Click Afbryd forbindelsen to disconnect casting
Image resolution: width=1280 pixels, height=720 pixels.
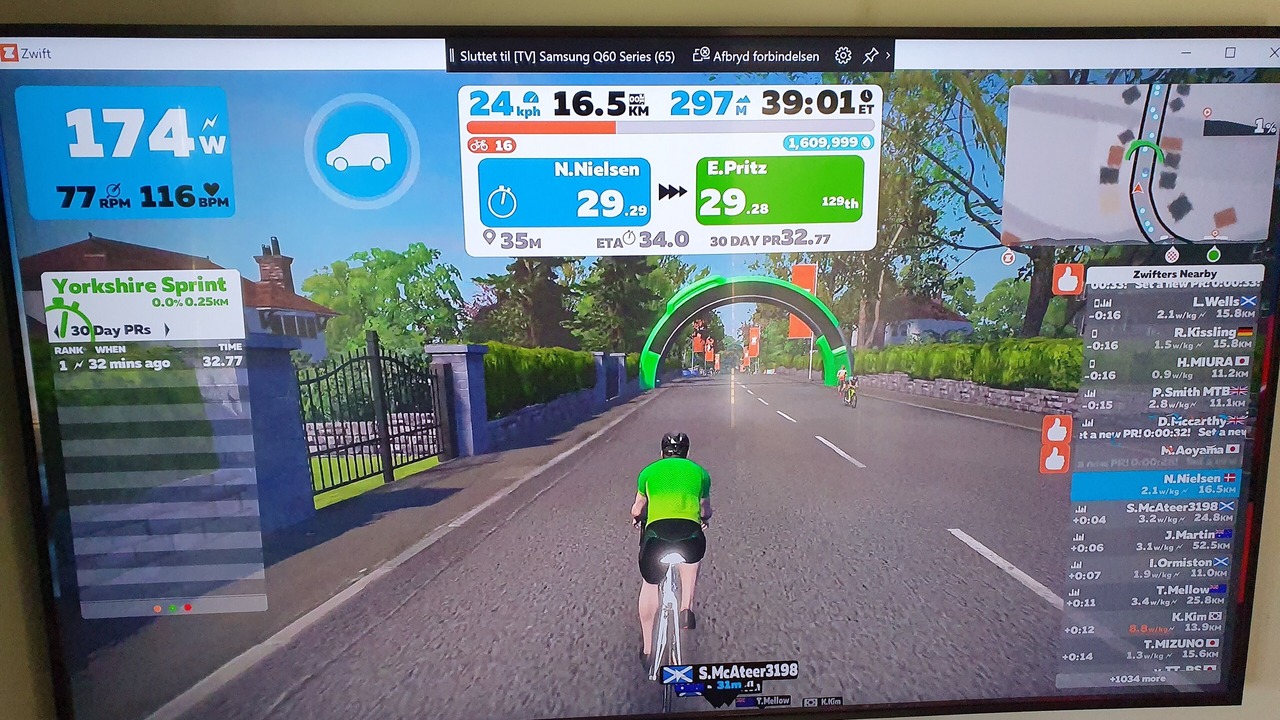[x=756, y=56]
